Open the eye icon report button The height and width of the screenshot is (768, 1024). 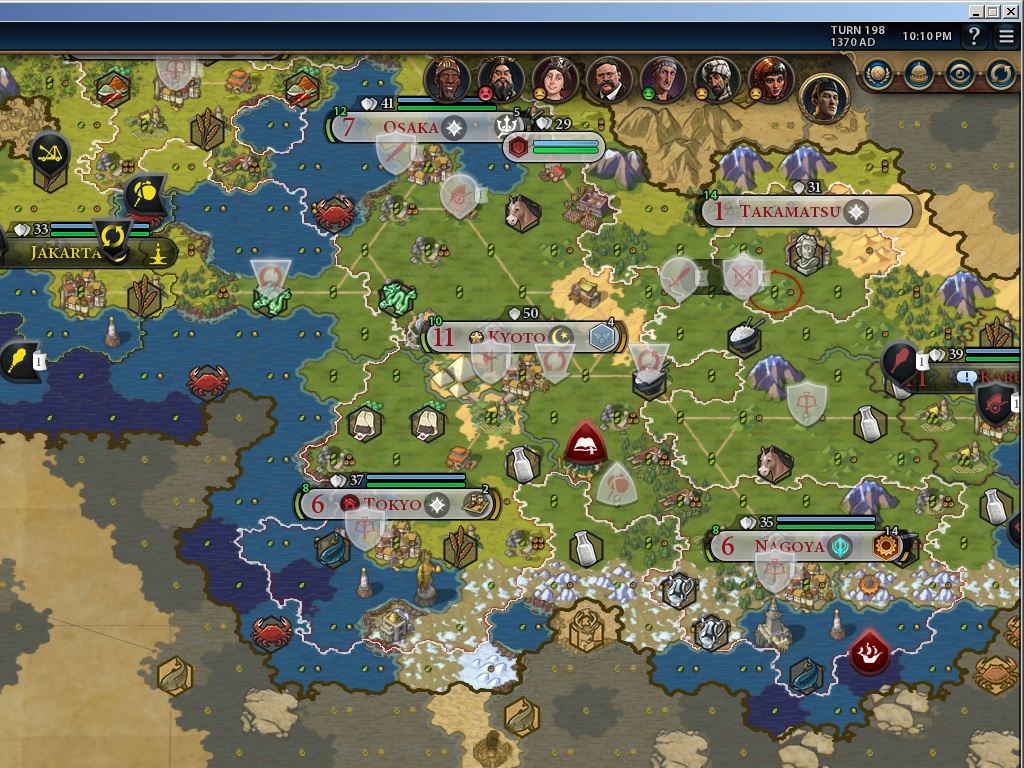[960, 74]
